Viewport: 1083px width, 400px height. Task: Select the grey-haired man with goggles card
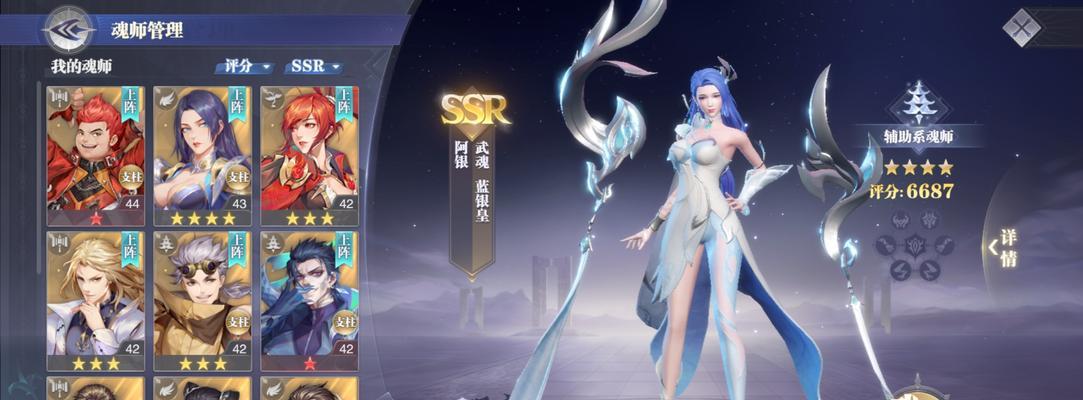[202, 300]
